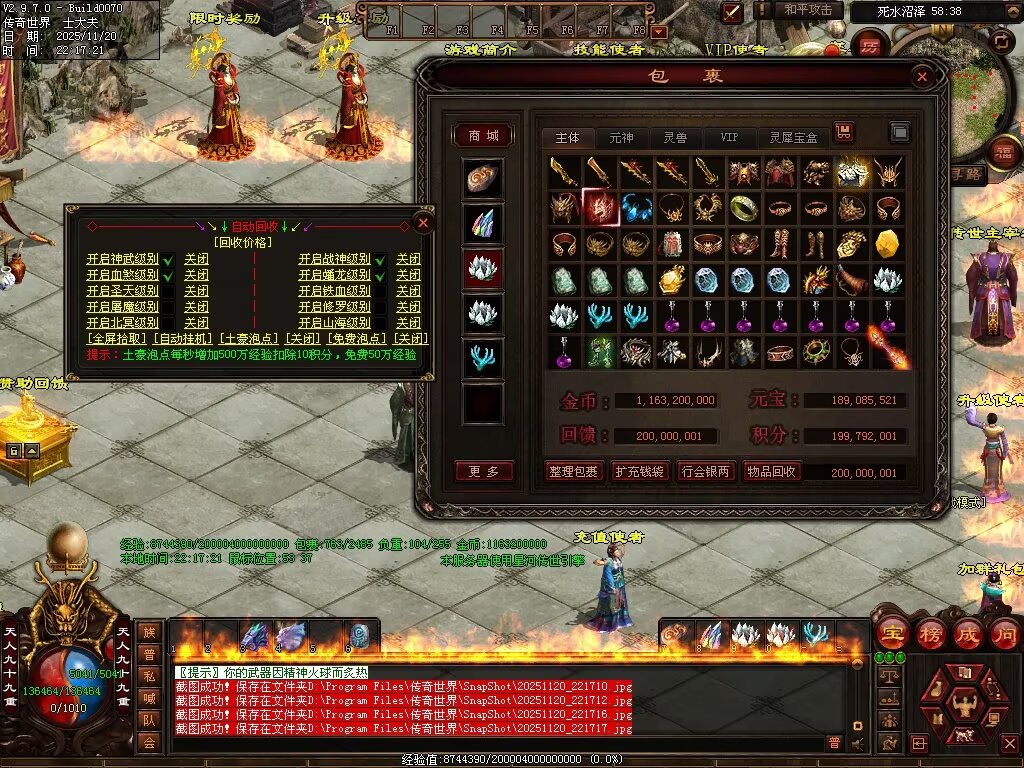Click the 整理包裹 sort button
The image size is (1024, 768).
(x=573, y=471)
